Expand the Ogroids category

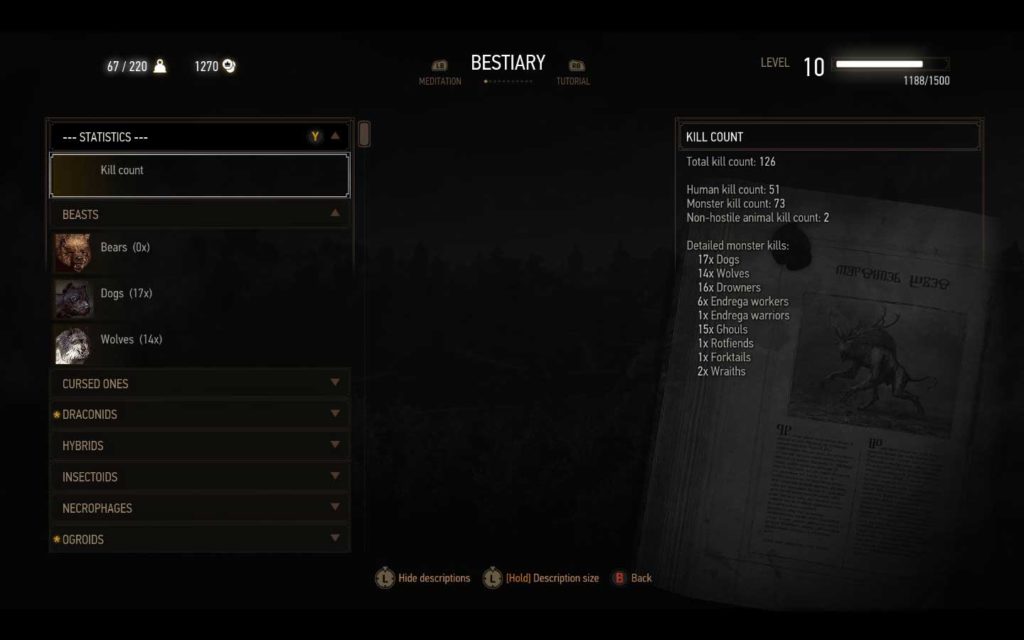click(200, 539)
